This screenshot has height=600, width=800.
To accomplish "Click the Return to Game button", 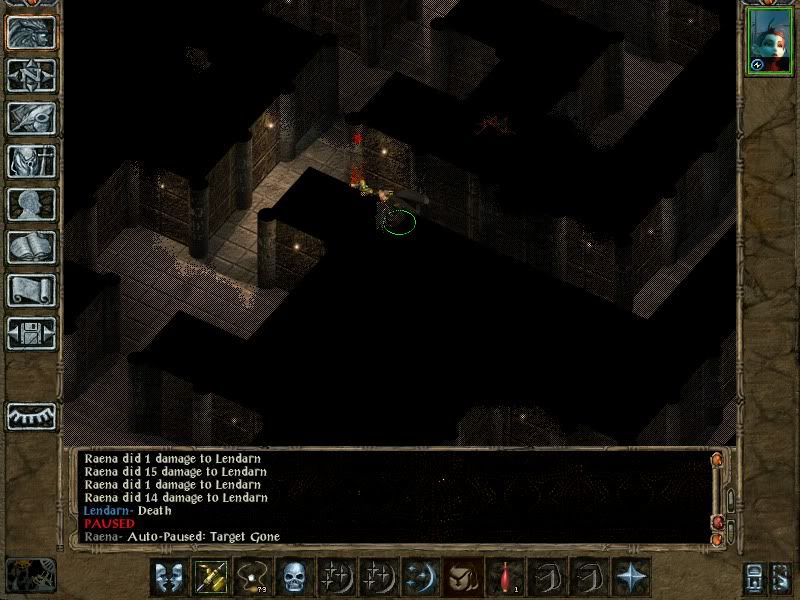I will pos(31,31).
